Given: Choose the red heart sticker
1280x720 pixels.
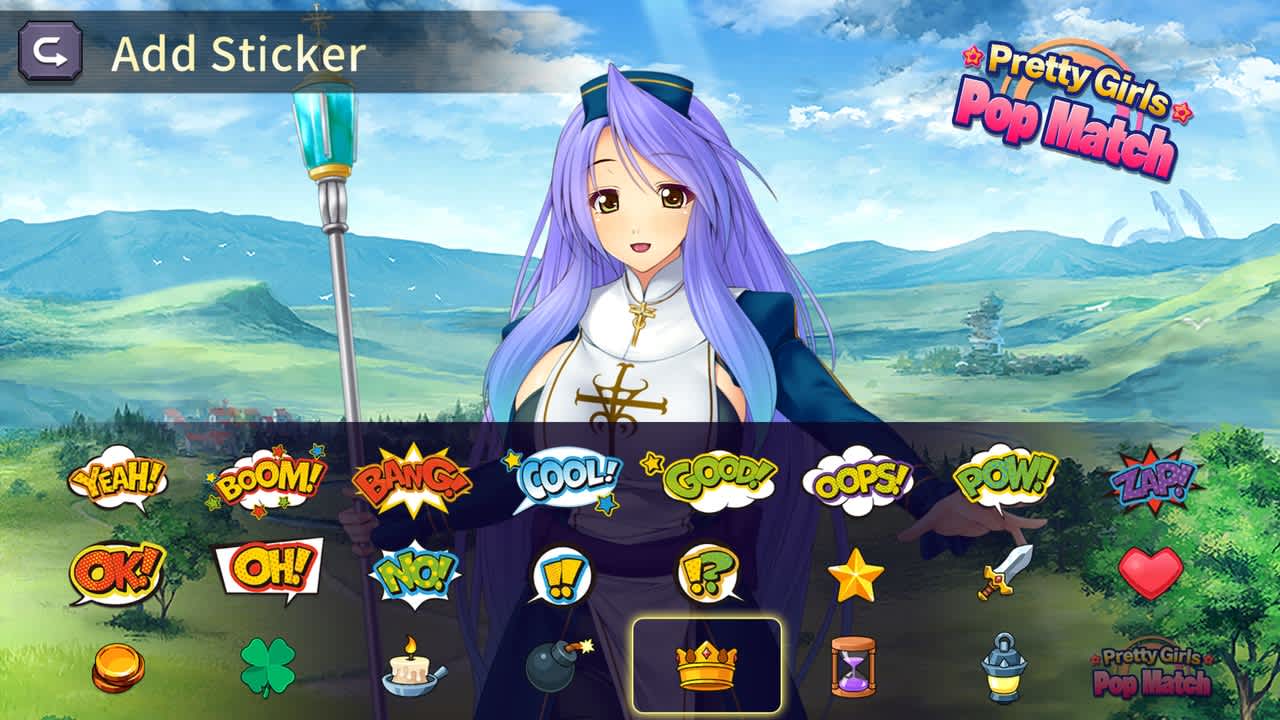Looking at the screenshot, I should pos(1152,573).
